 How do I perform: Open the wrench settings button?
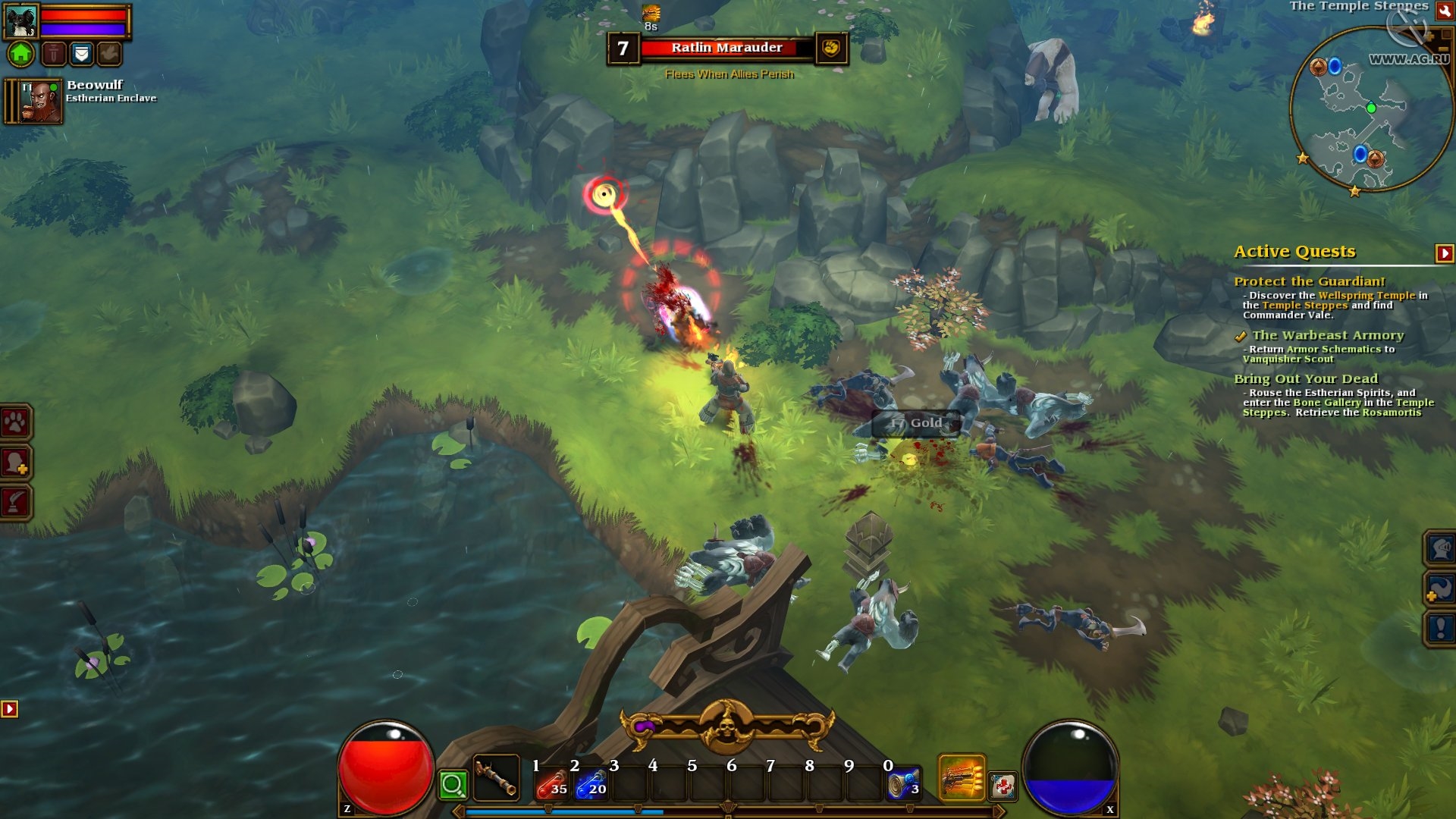[x=1443, y=11]
